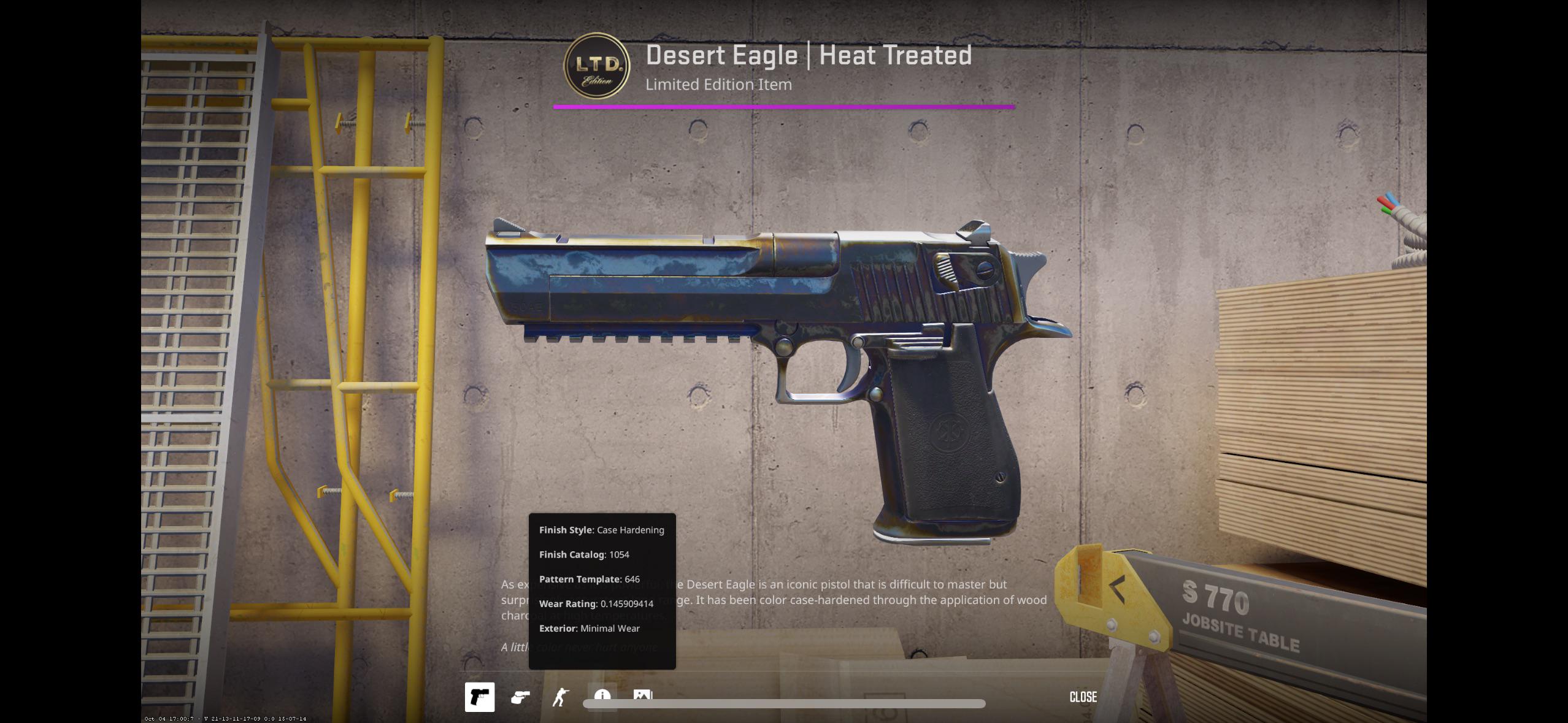The height and width of the screenshot is (723, 1568).
Task: Select the player character inspect icon
Action: pos(559,697)
